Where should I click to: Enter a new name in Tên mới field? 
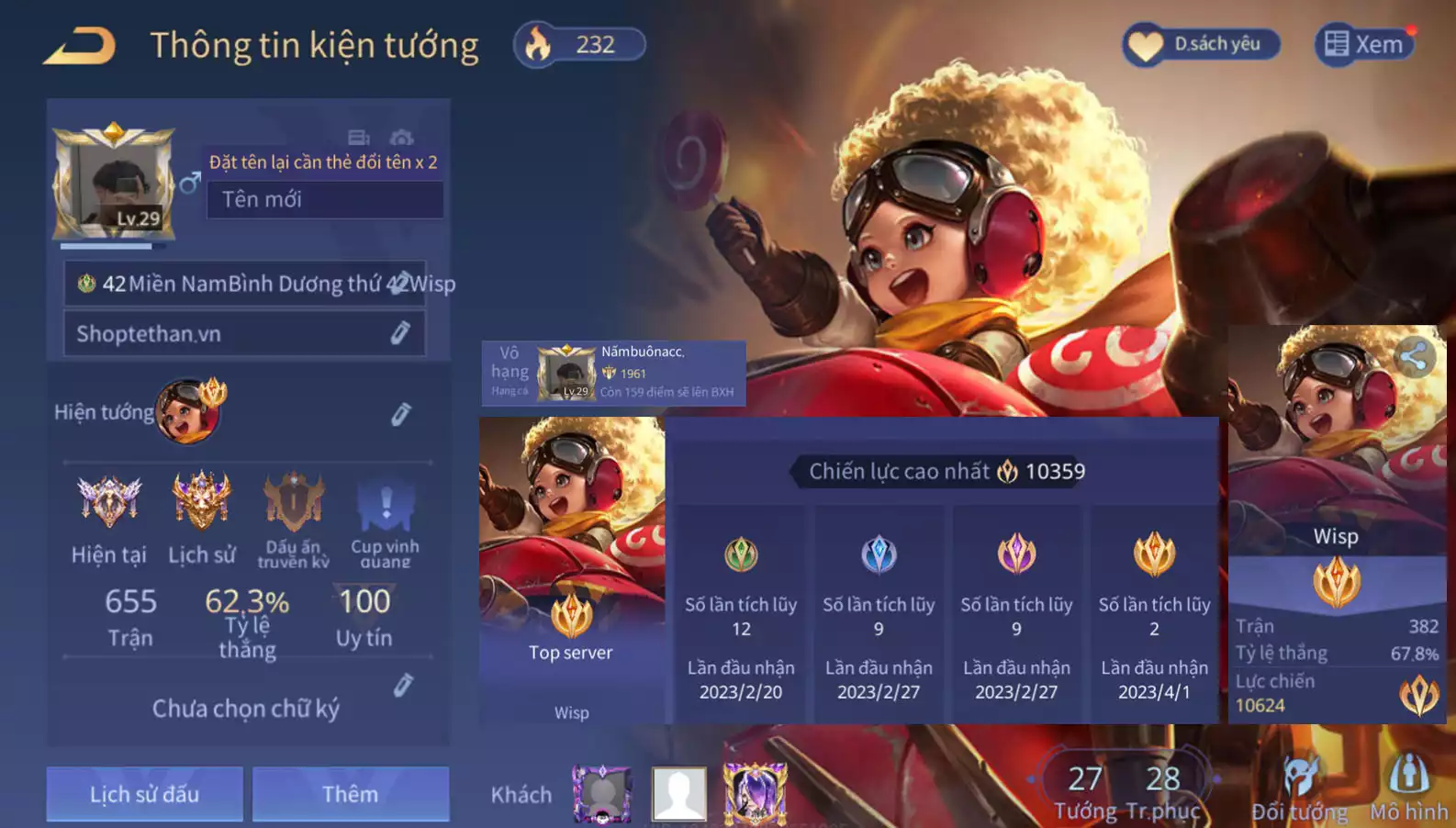point(325,199)
